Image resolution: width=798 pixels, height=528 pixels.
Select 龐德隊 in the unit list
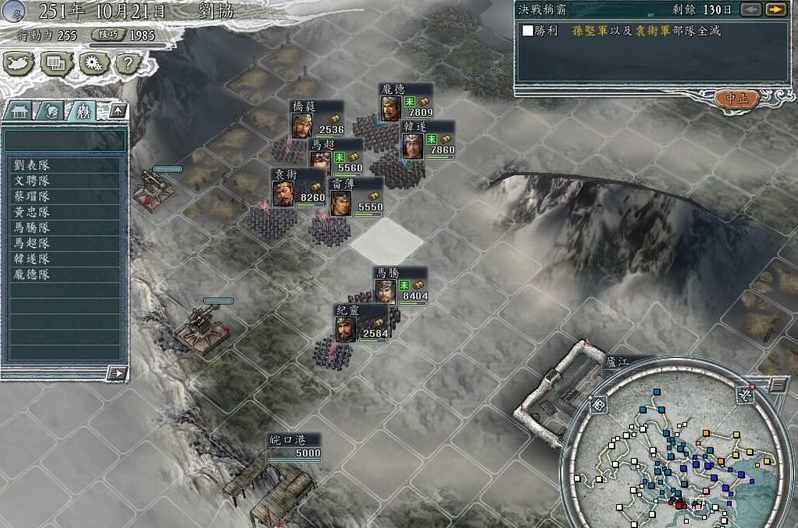(32, 273)
